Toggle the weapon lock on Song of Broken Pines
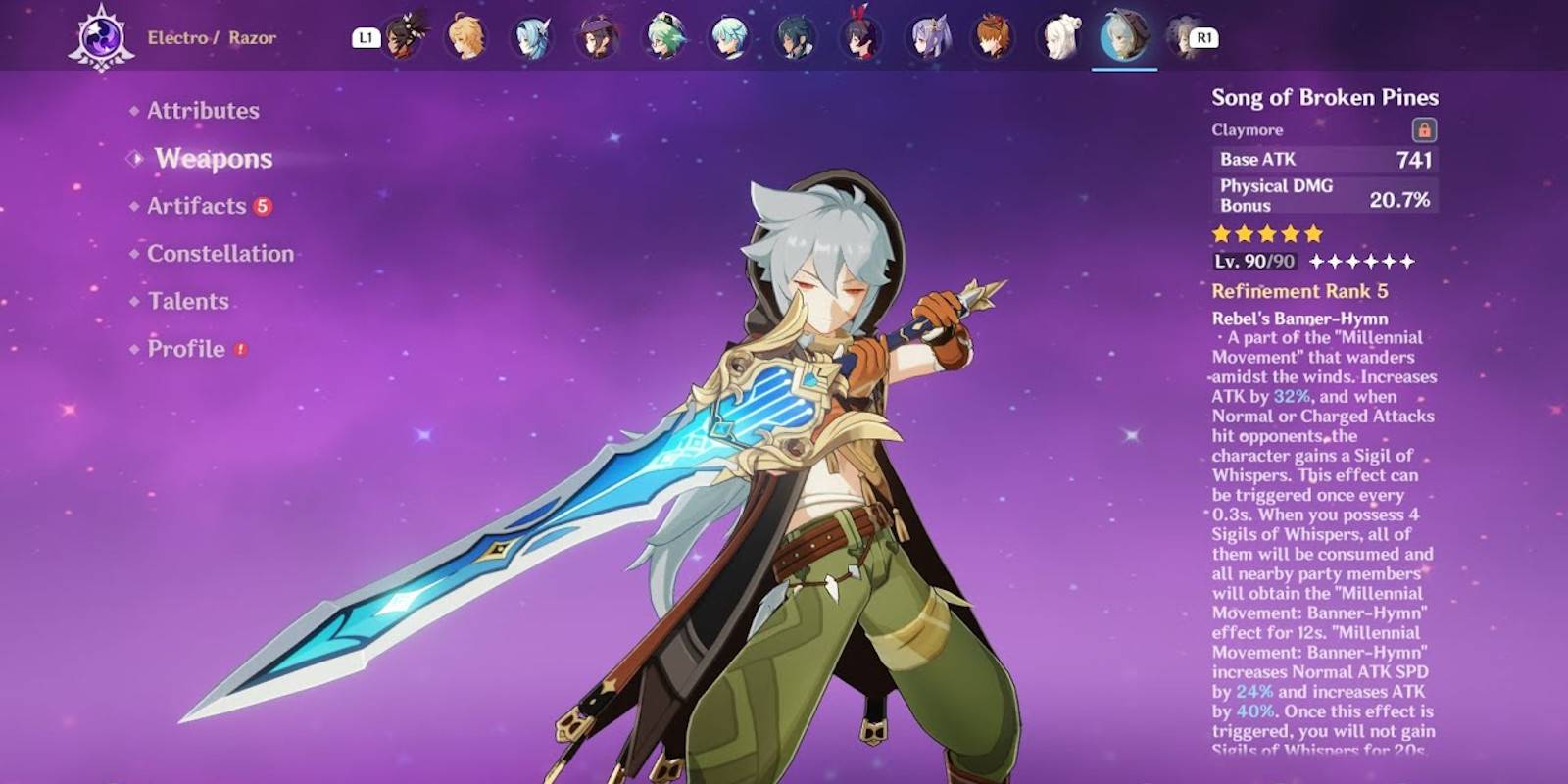1568x784 pixels. (1426, 129)
